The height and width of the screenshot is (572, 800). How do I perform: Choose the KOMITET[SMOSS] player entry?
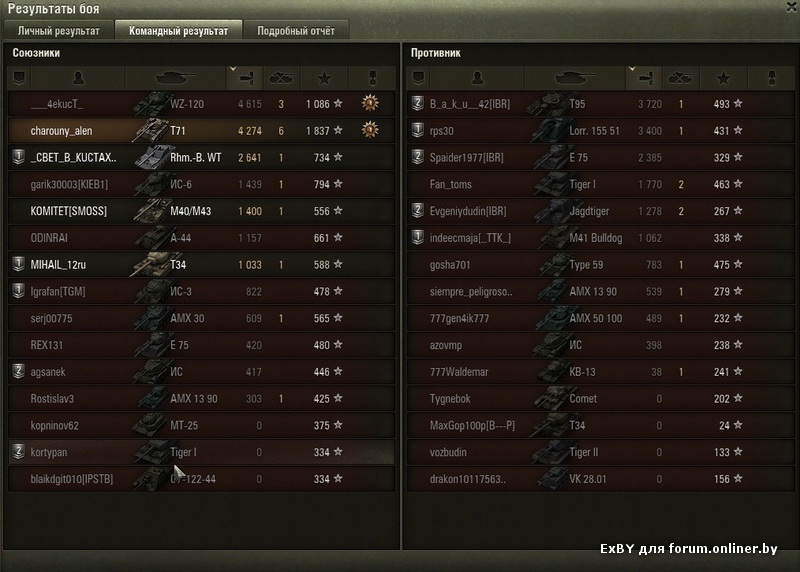point(200,211)
